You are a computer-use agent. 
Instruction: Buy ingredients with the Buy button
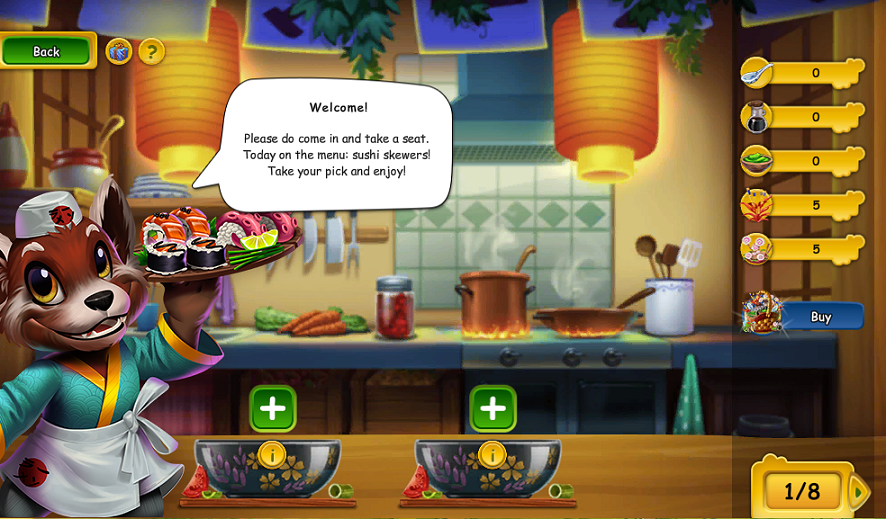click(x=819, y=317)
